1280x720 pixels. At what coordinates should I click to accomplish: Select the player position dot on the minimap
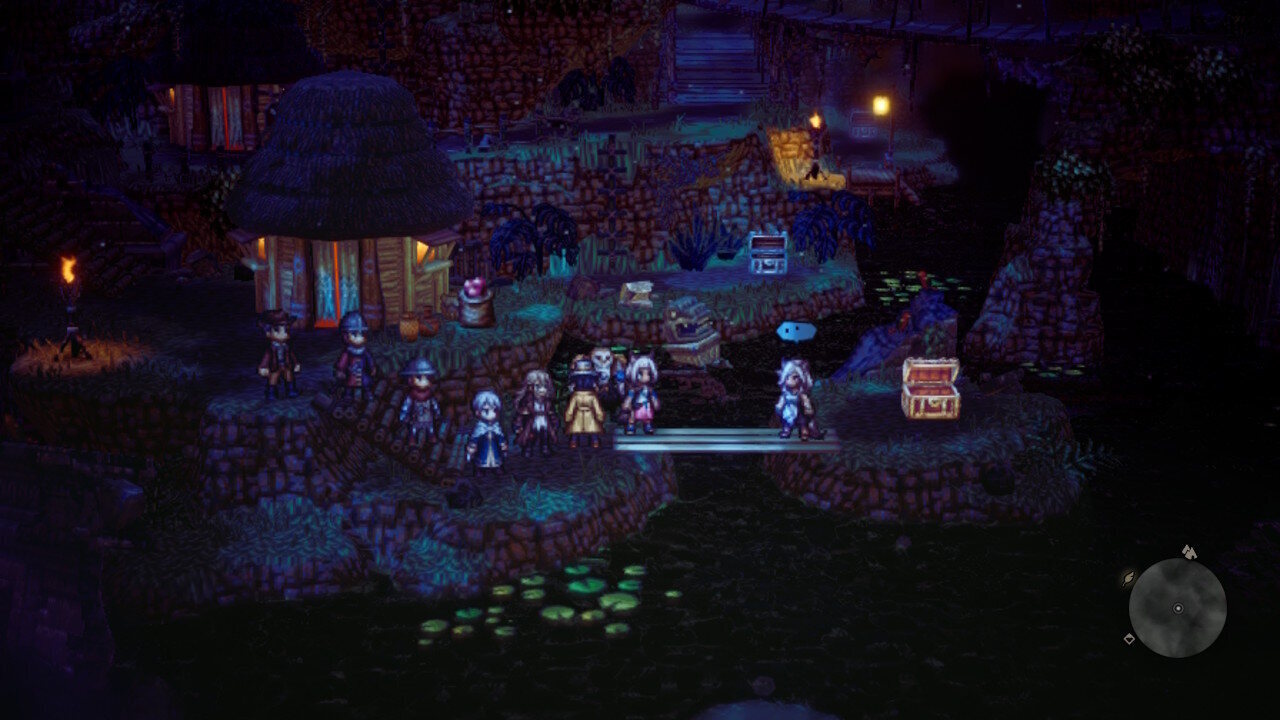click(x=1178, y=608)
